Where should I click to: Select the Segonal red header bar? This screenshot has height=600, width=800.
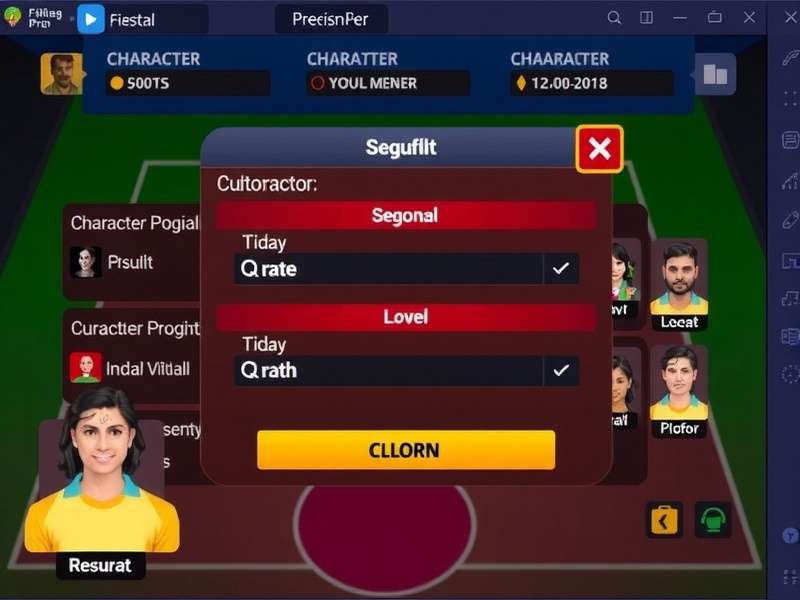click(405, 215)
